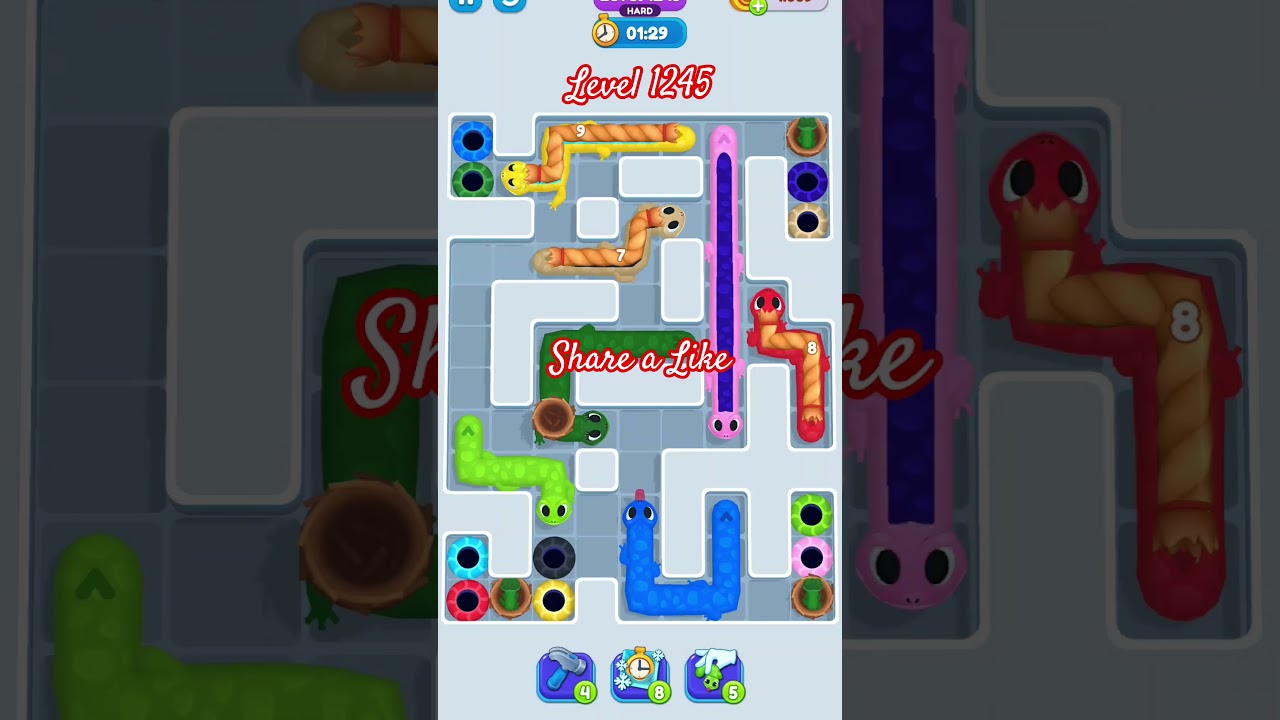
Task: Tap the green plus to buy coins
Action: (760, 6)
